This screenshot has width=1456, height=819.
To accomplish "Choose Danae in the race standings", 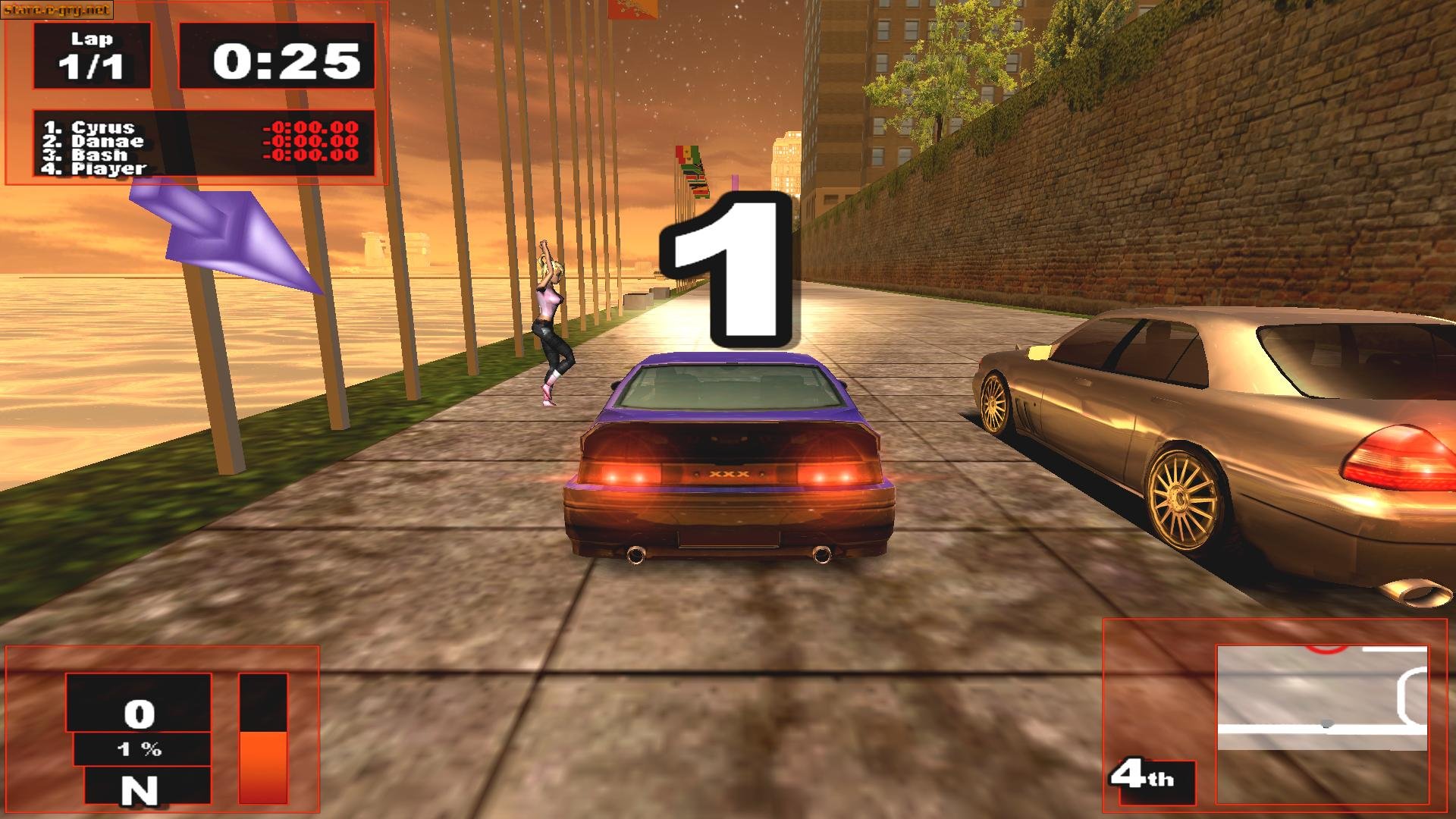I will pyautogui.click(x=106, y=141).
